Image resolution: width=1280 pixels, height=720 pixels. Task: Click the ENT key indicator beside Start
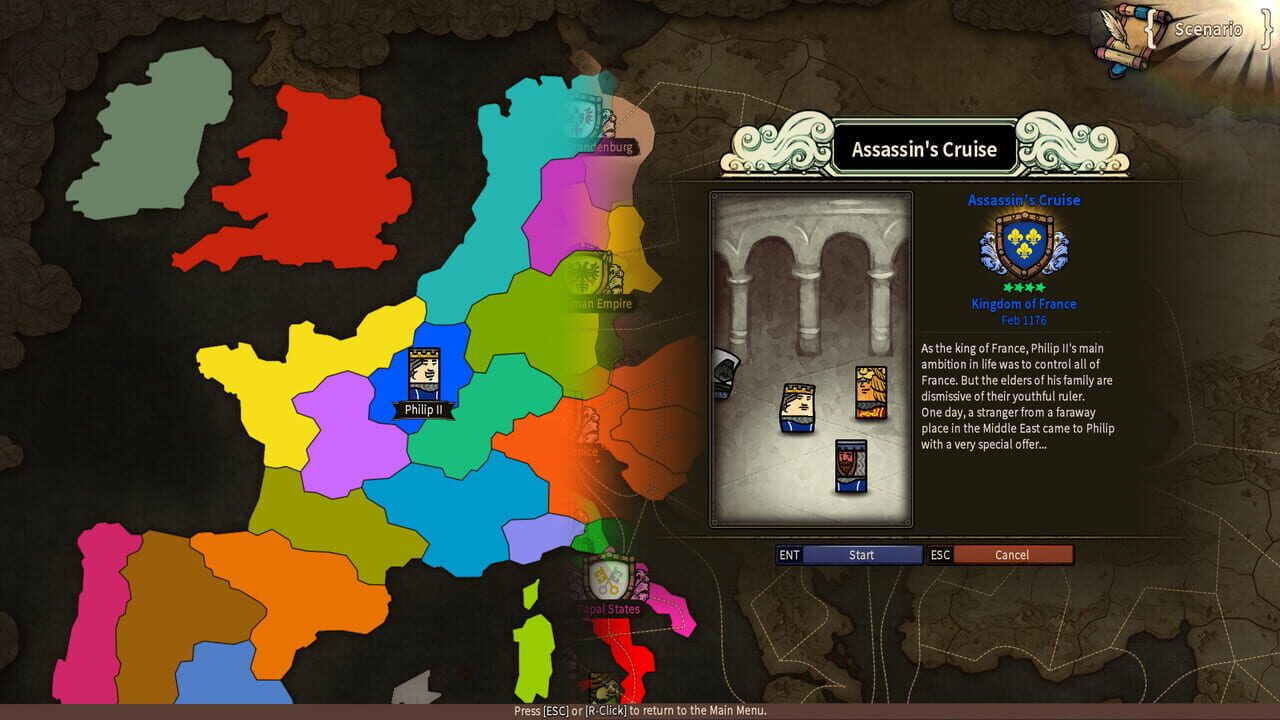pyautogui.click(x=789, y=555)
